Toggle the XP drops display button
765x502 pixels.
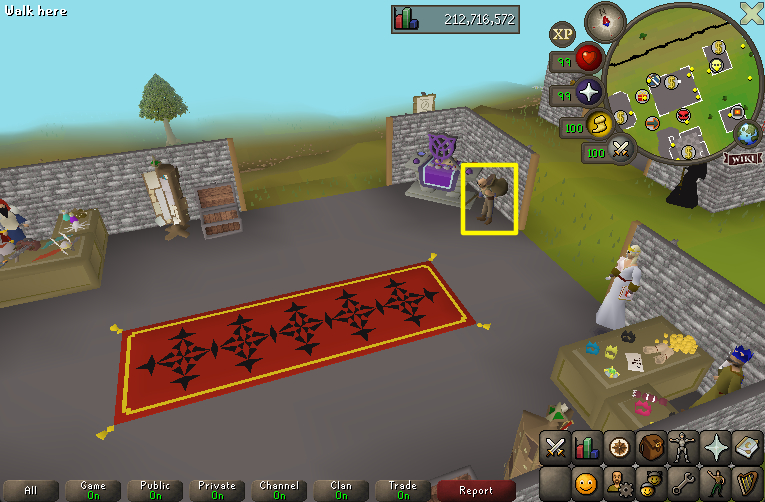pyautogui.click(x=563, y=34)
